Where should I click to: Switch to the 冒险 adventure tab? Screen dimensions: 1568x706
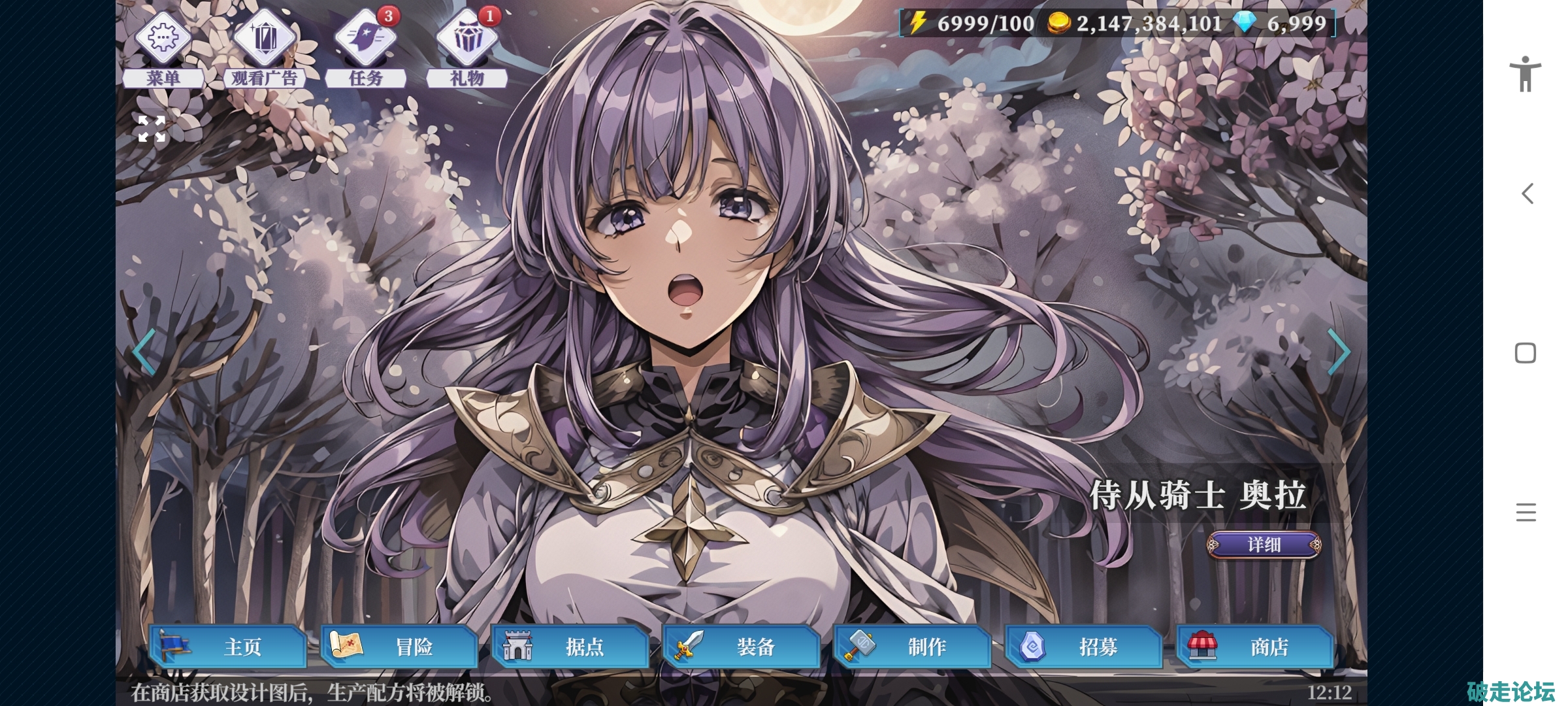pyautogui.click(x=399, y=647)
